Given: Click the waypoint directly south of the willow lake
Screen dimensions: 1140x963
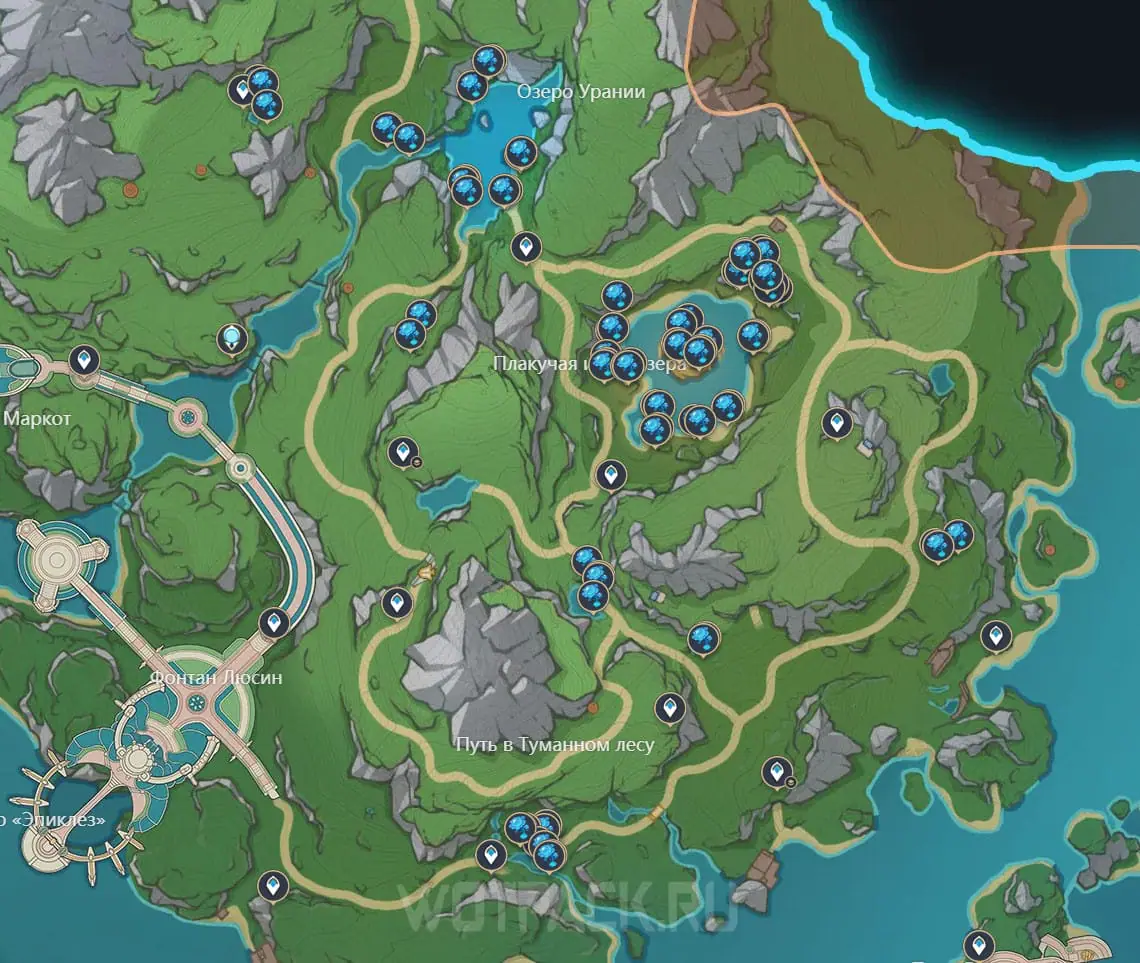Looking at the screenshot, I should [x=609, y=475].
